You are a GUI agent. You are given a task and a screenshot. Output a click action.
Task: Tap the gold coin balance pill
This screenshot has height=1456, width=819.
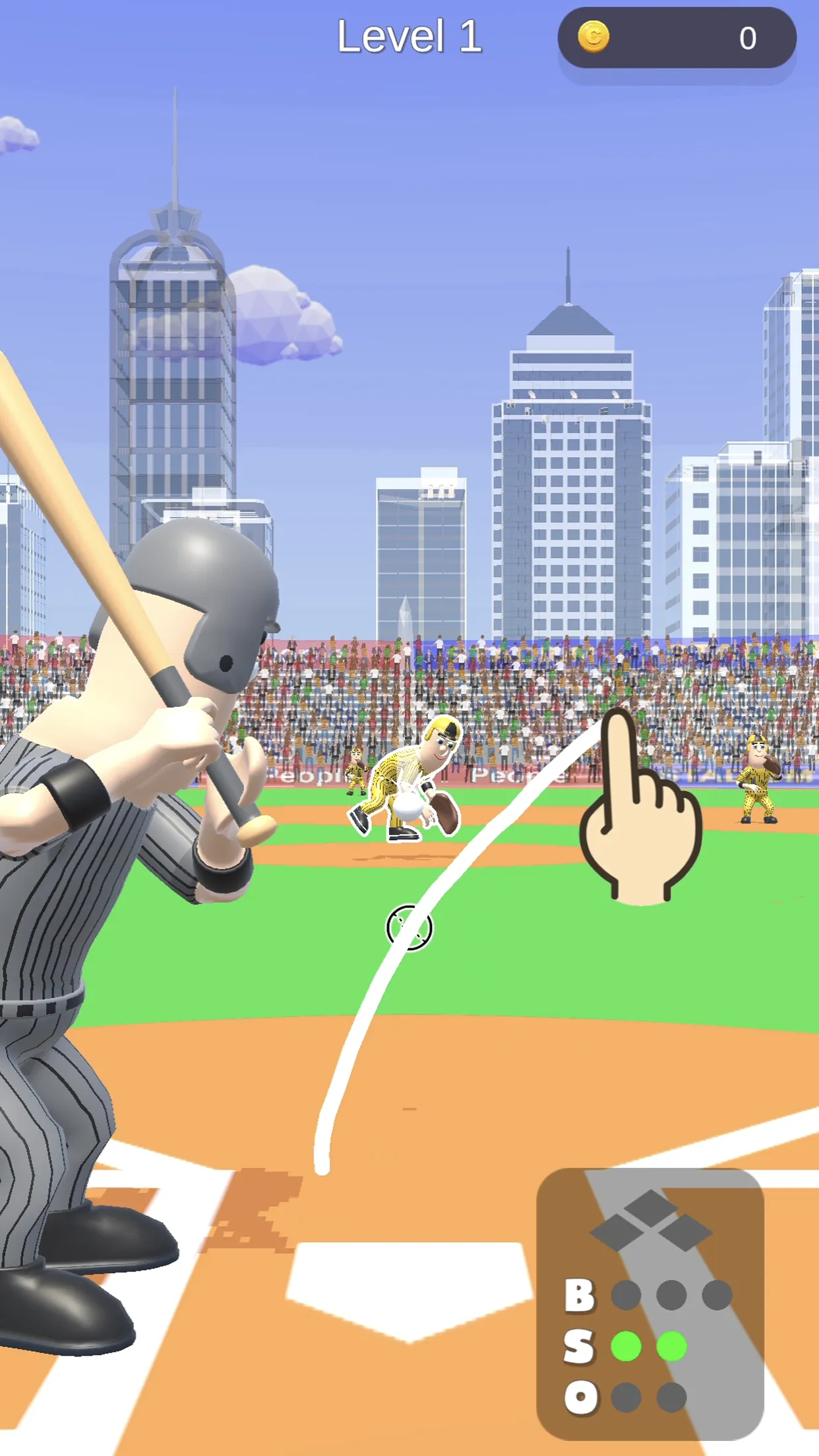point(677,38)
